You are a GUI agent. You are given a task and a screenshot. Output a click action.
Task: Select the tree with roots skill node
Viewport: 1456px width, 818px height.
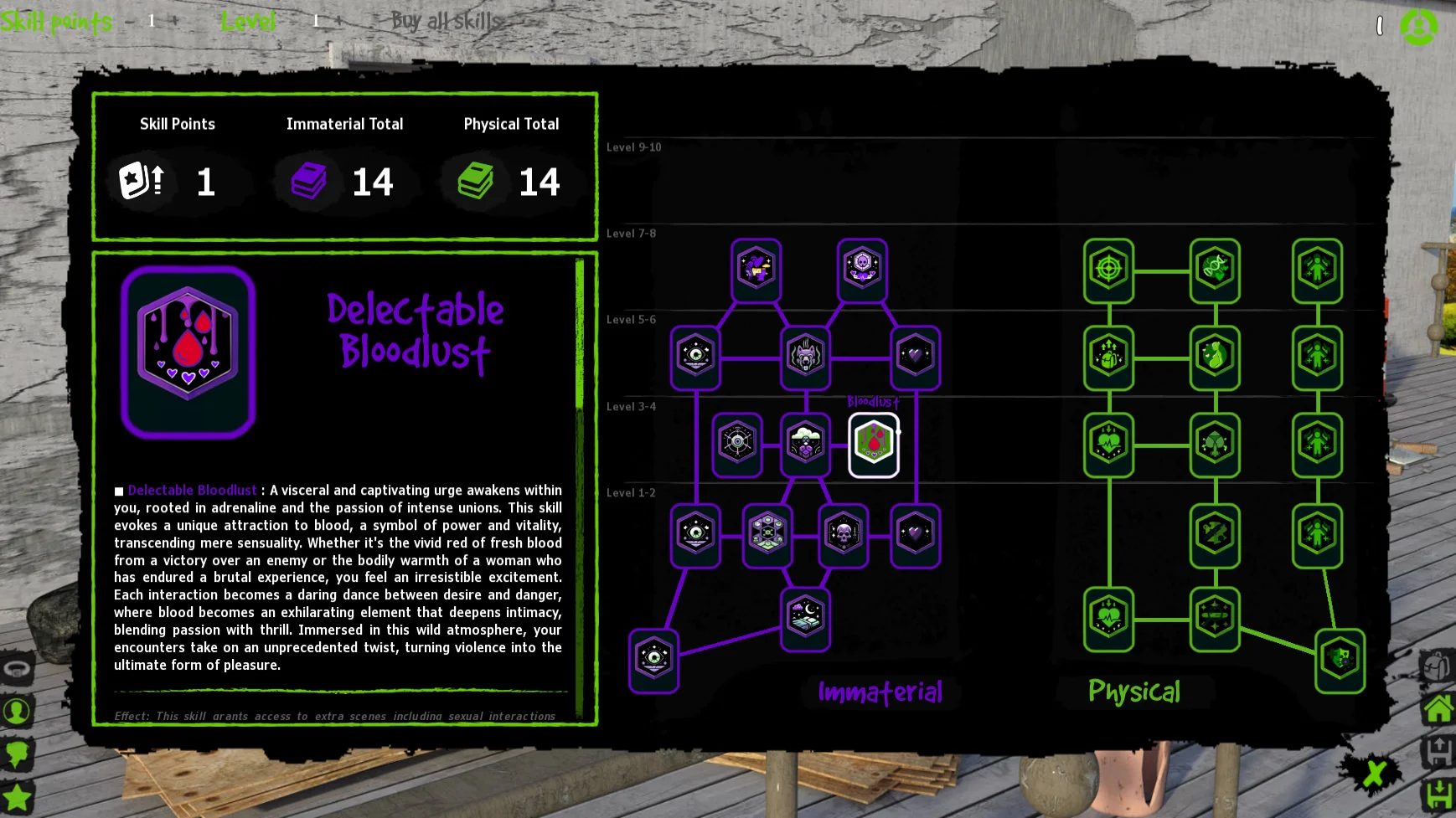[x=1215, y=444]
